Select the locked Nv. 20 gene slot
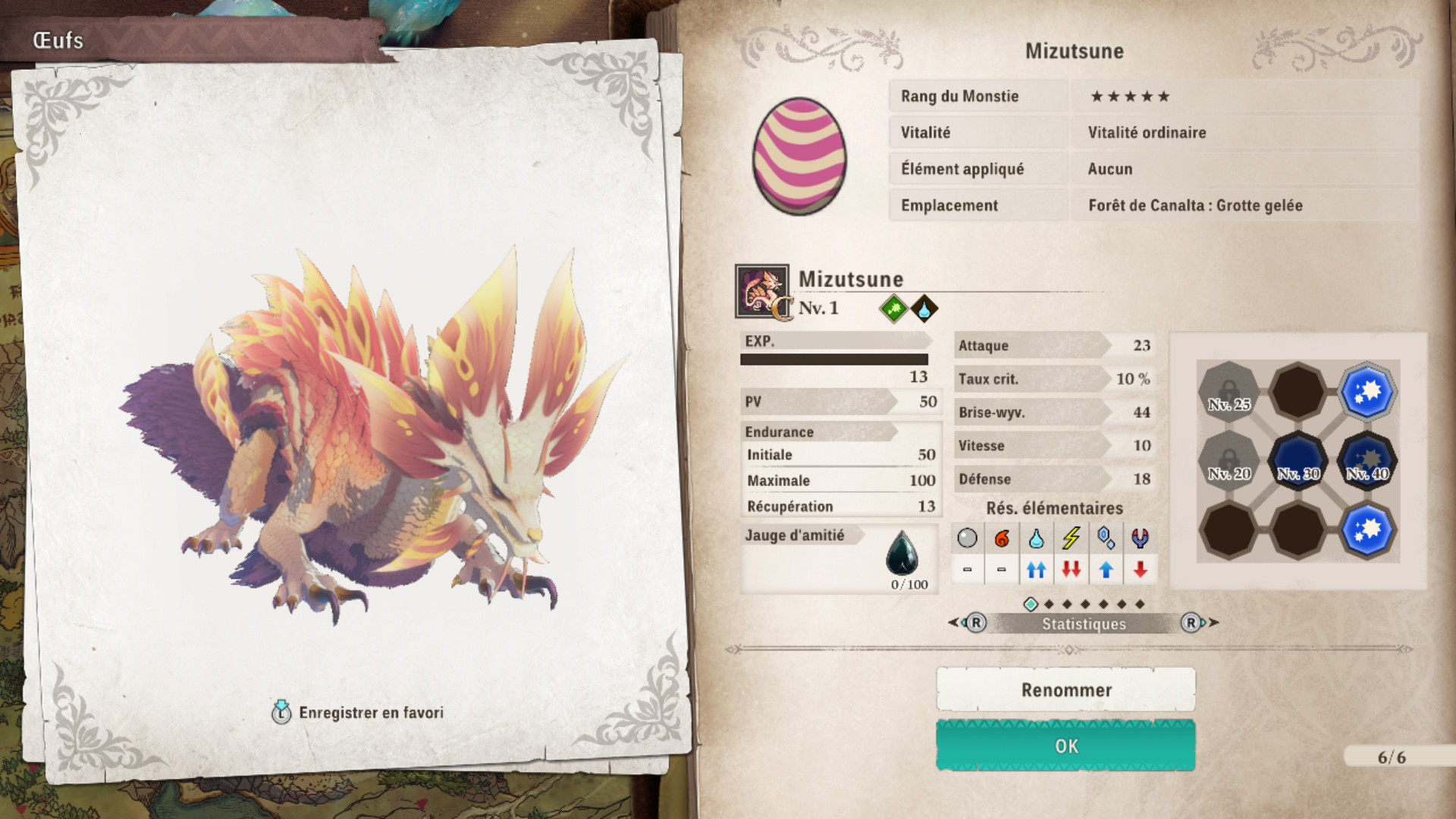This screenshot has width=1456, height=819. tap(1228, 461)
